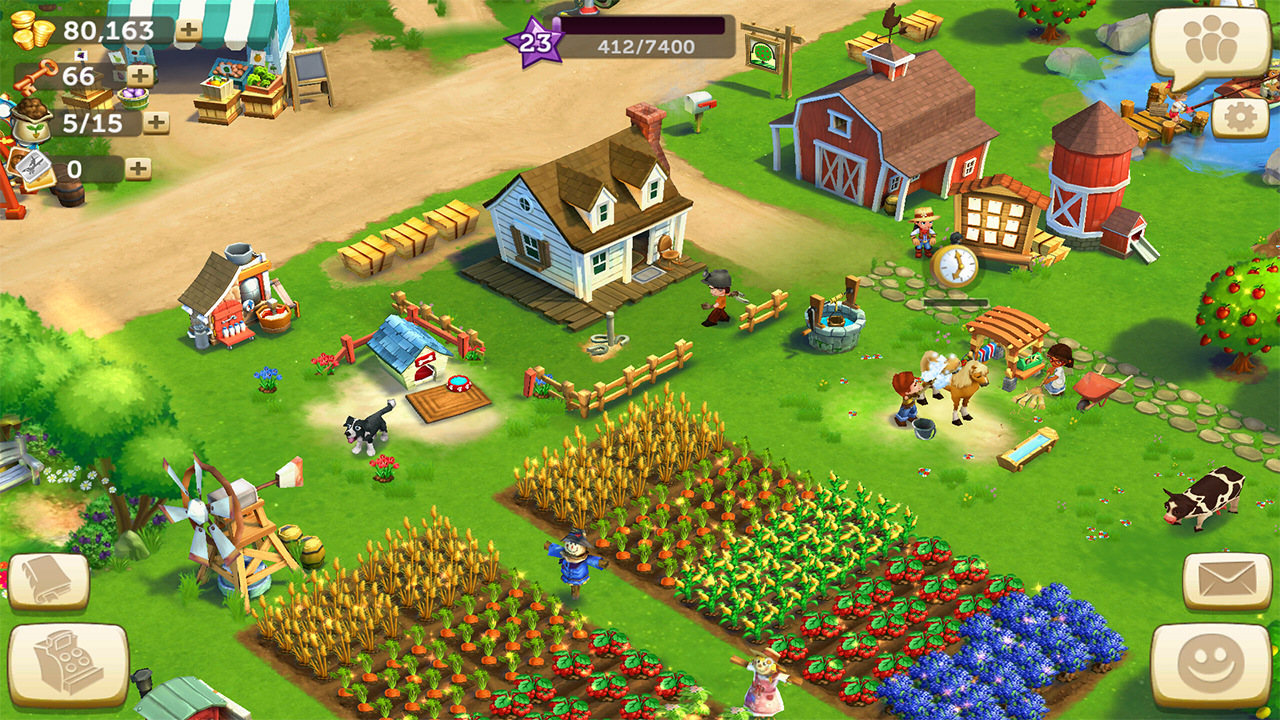Open the smiley face social button
1280x720 pixels.
pos(1210,664)
